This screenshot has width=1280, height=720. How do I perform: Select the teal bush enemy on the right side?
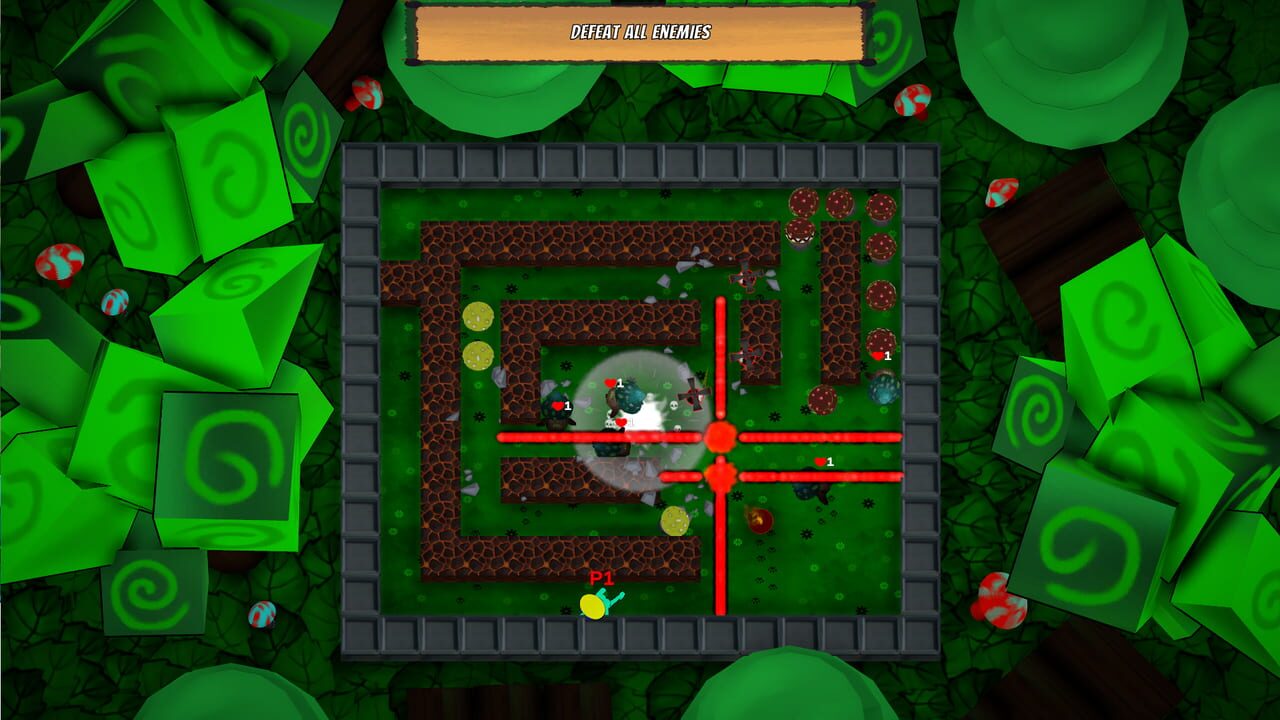tap(884, 390)
